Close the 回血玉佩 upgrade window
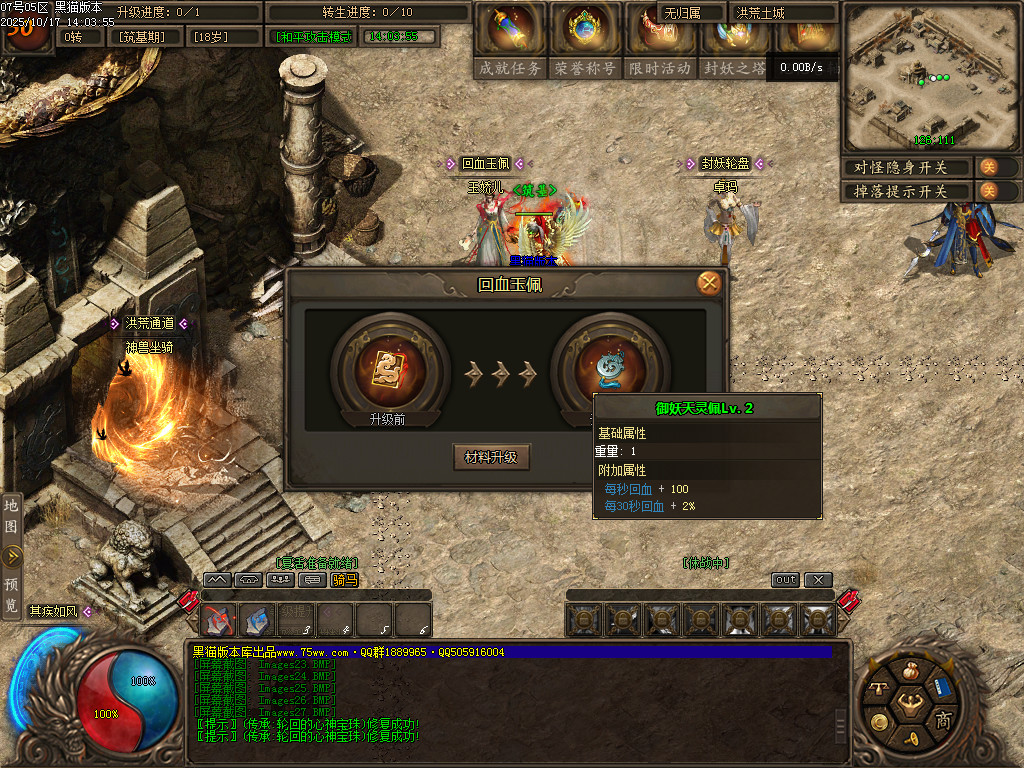1024x768 pixels. pos(709,283)
